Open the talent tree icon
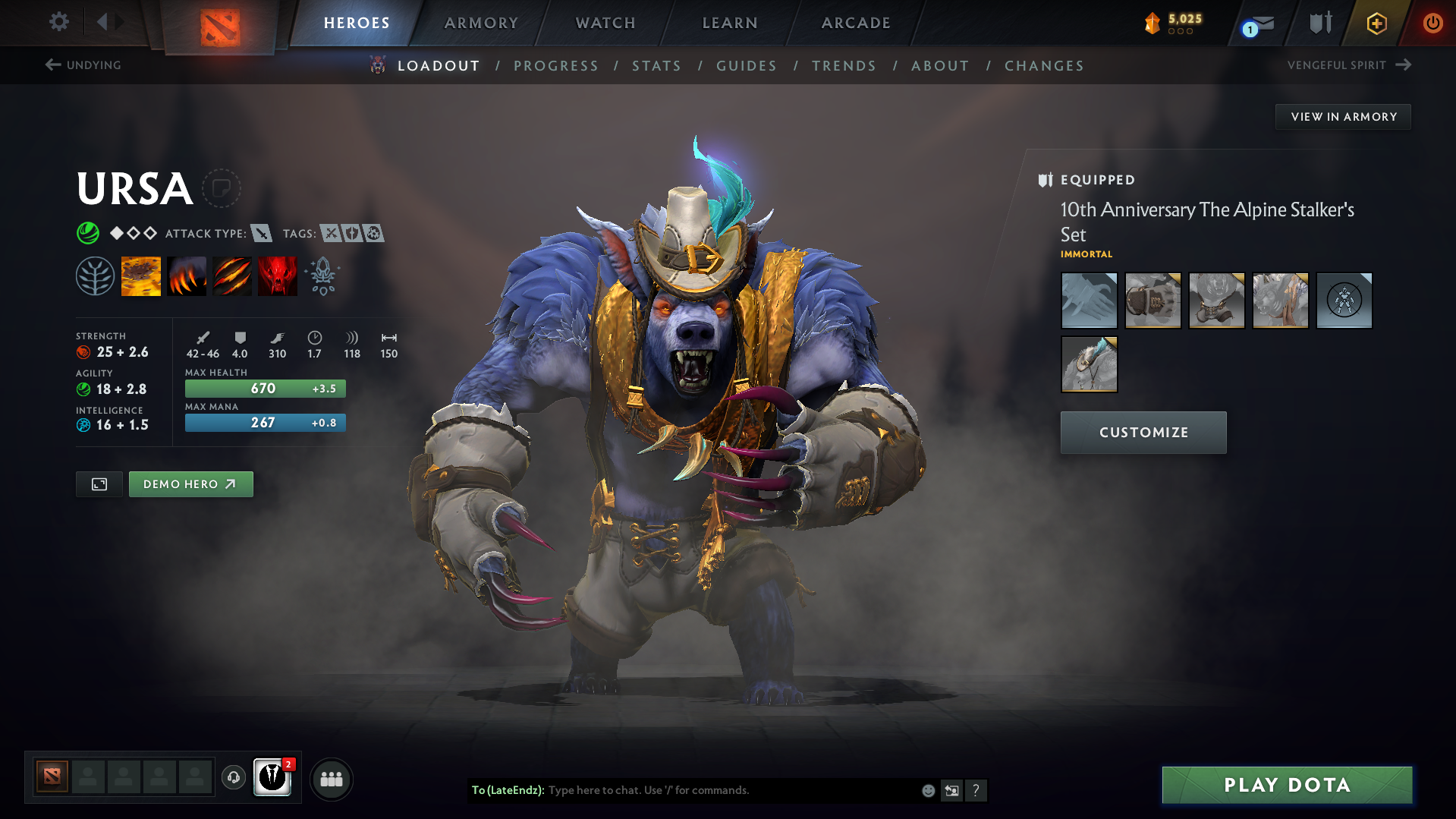1456x819 pixels. point(95,276)
